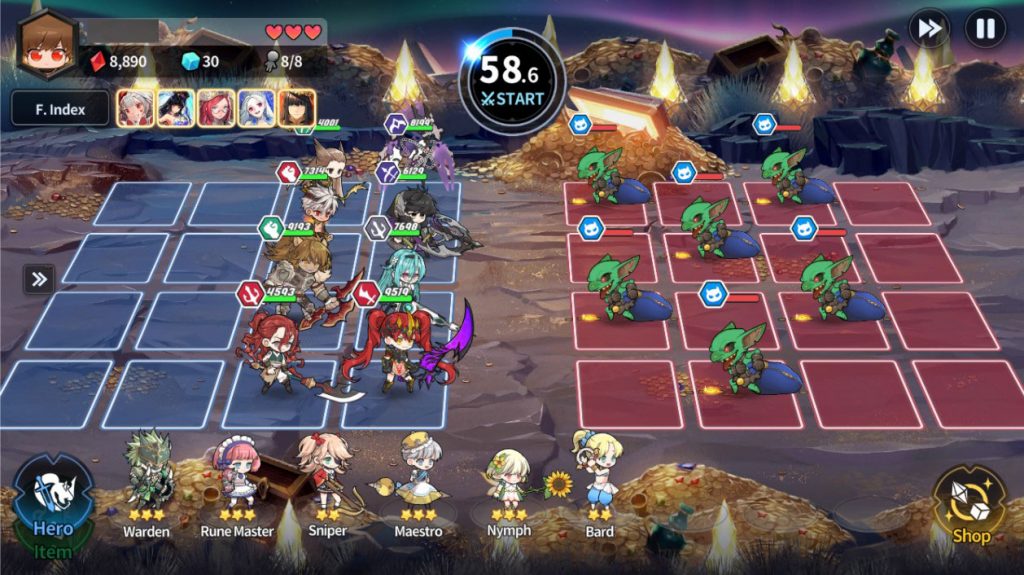Toggle the fast-forward speed button

(929, 29)
